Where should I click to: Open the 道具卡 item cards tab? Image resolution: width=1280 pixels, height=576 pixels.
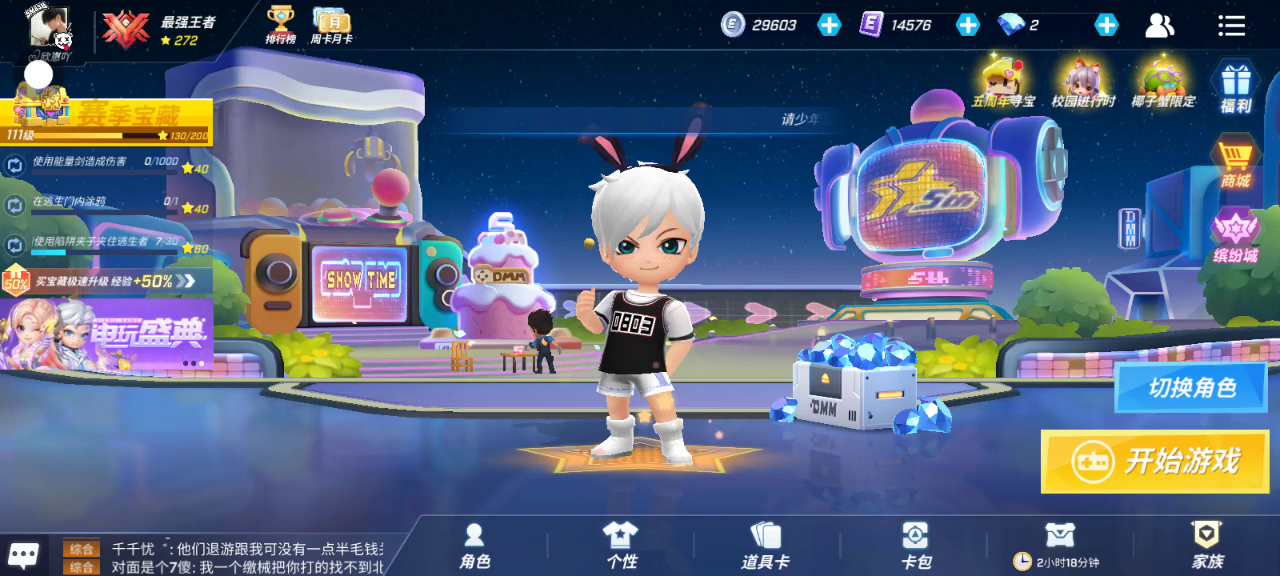765,546
